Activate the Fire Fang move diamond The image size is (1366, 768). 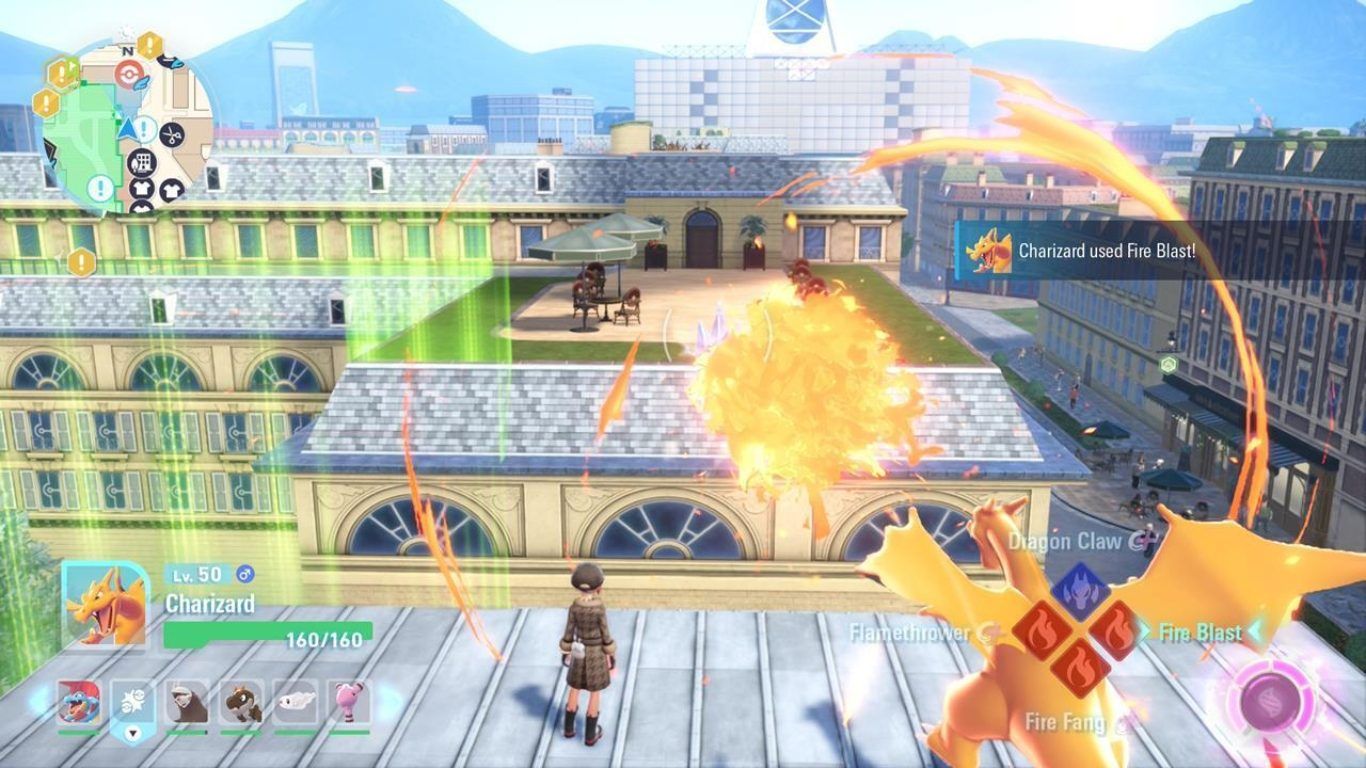click(x=1078, y=668)
